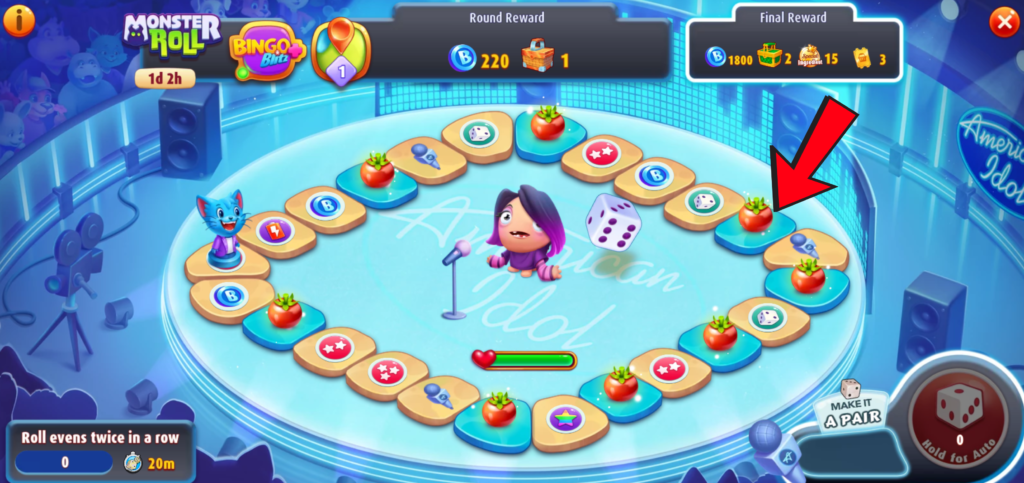The image size is (1024, 483).
Task: Roll the red dice button
Action: coord(959,409)
